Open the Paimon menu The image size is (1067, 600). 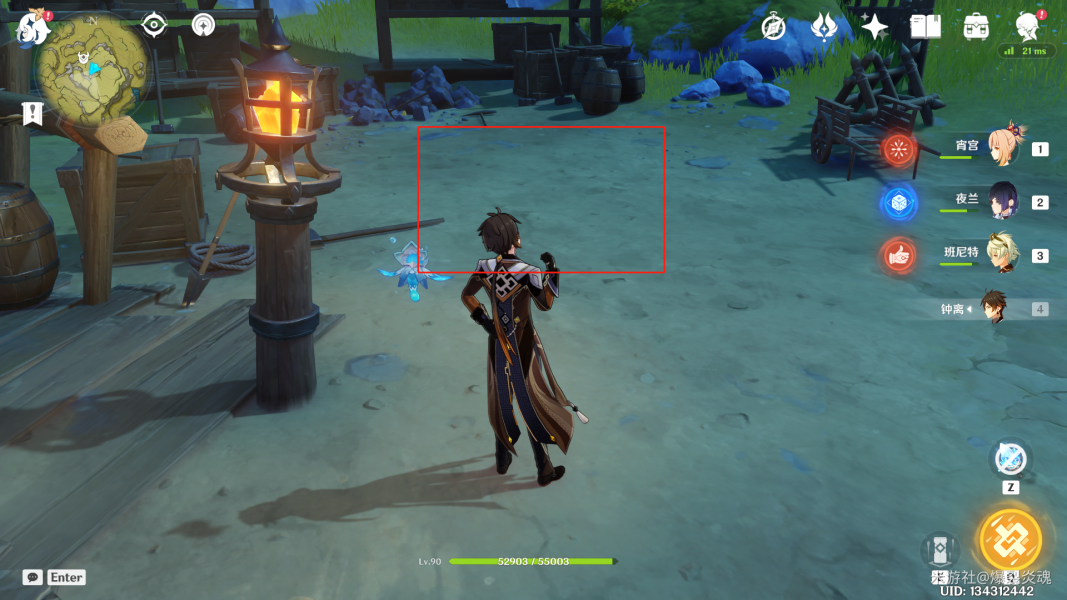pos(33,27)
